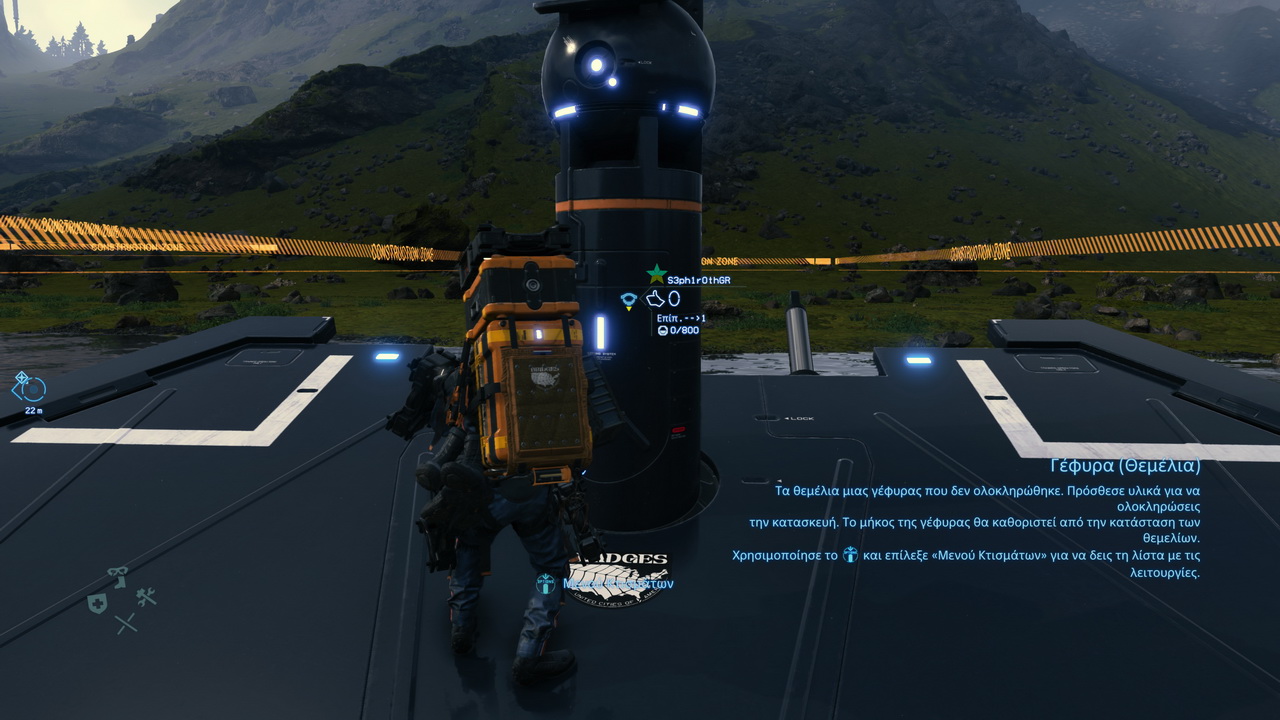Select the blue bridge structure marker icon

(x=629, y=299)
